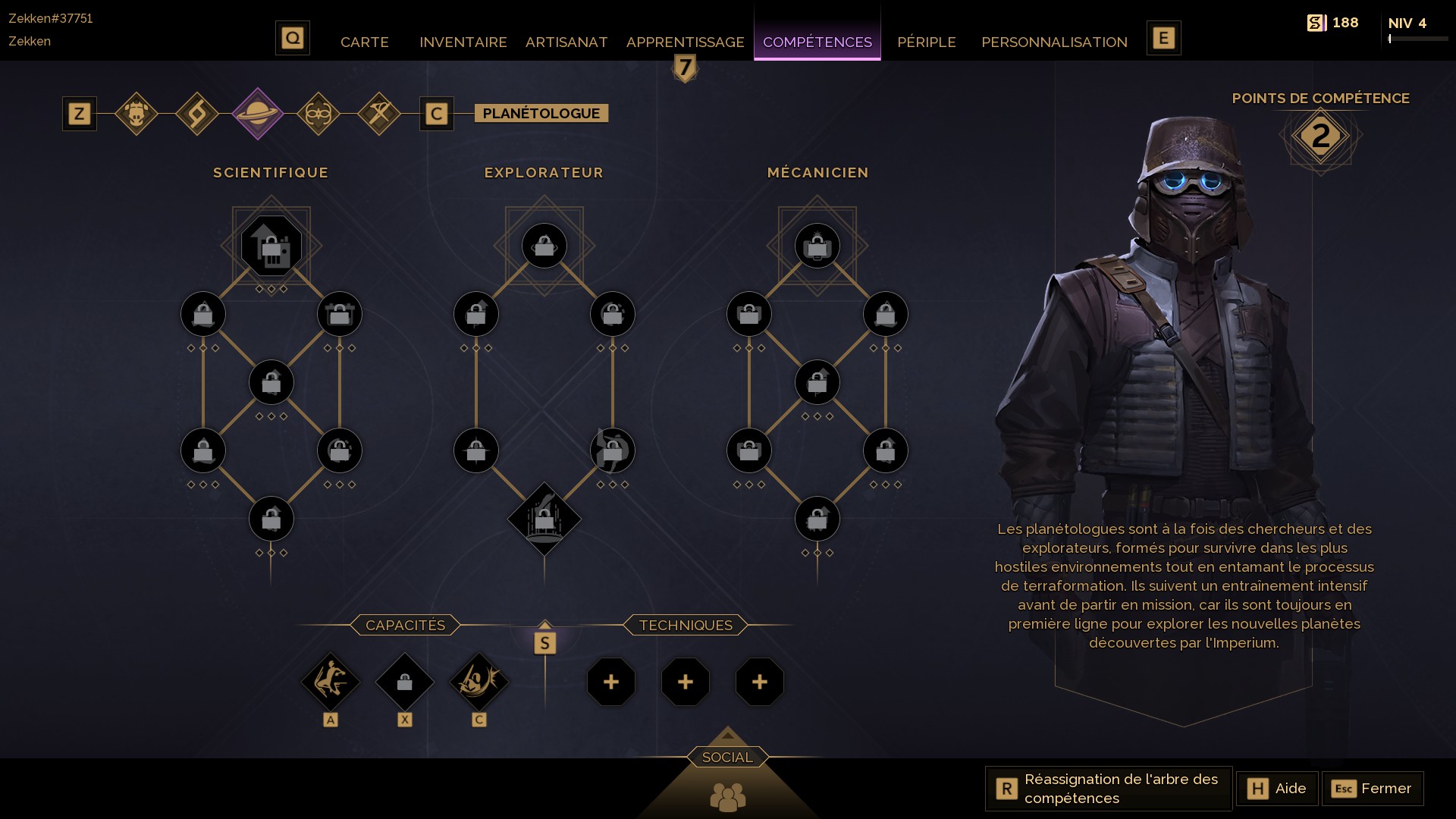Viewport: 1456px width, 819px height.
Task: Add a technique via the first plus slot
Action: [611, 682]
